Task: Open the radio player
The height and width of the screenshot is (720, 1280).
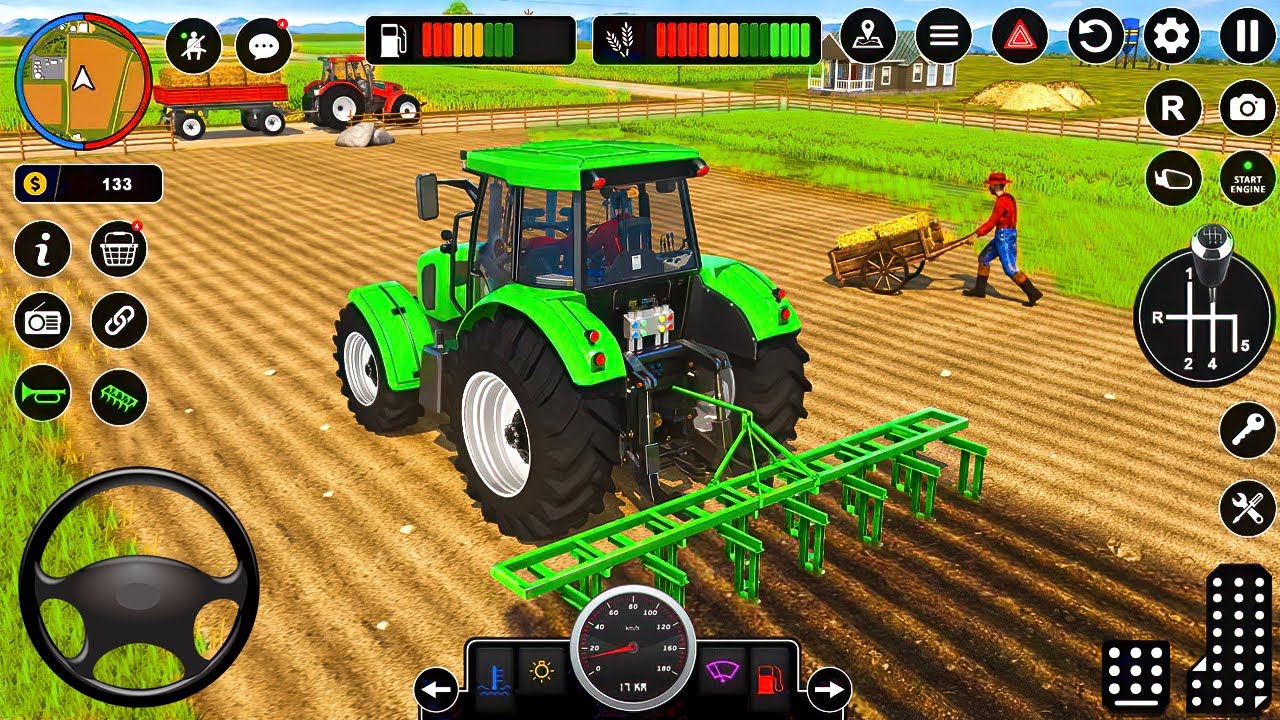Action: point(41,322)
